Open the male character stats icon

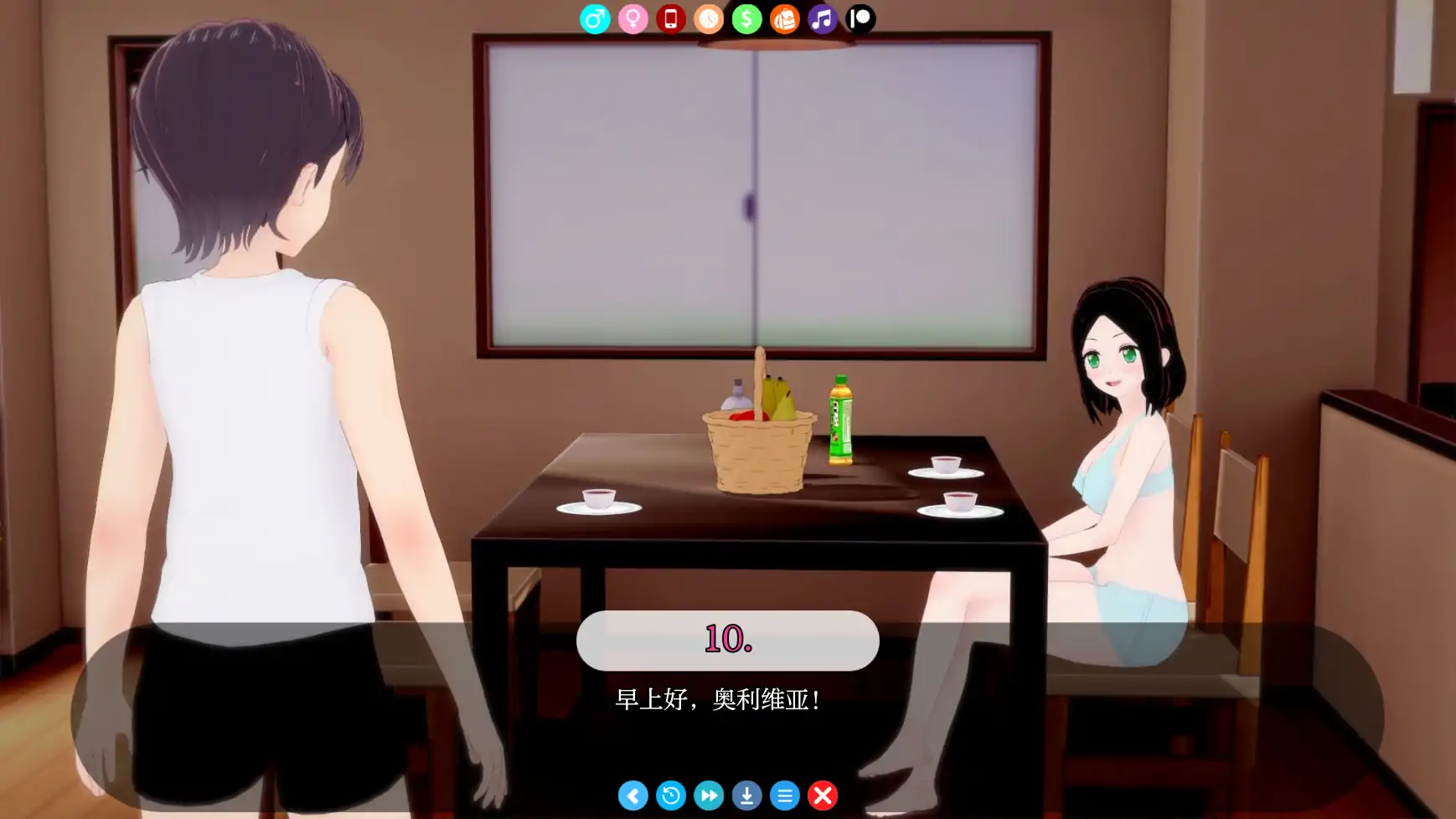(x=596, y=18)
